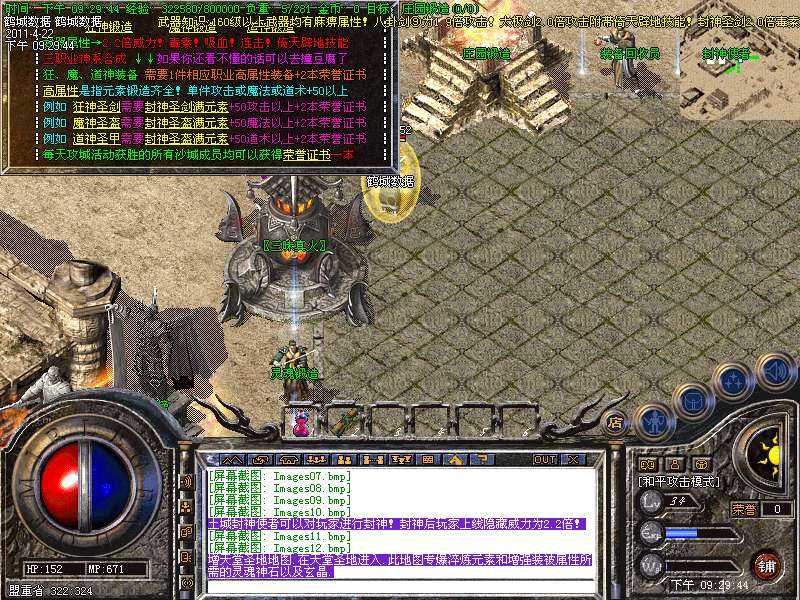Select the red potion in belt slot 1

[299, 422]
